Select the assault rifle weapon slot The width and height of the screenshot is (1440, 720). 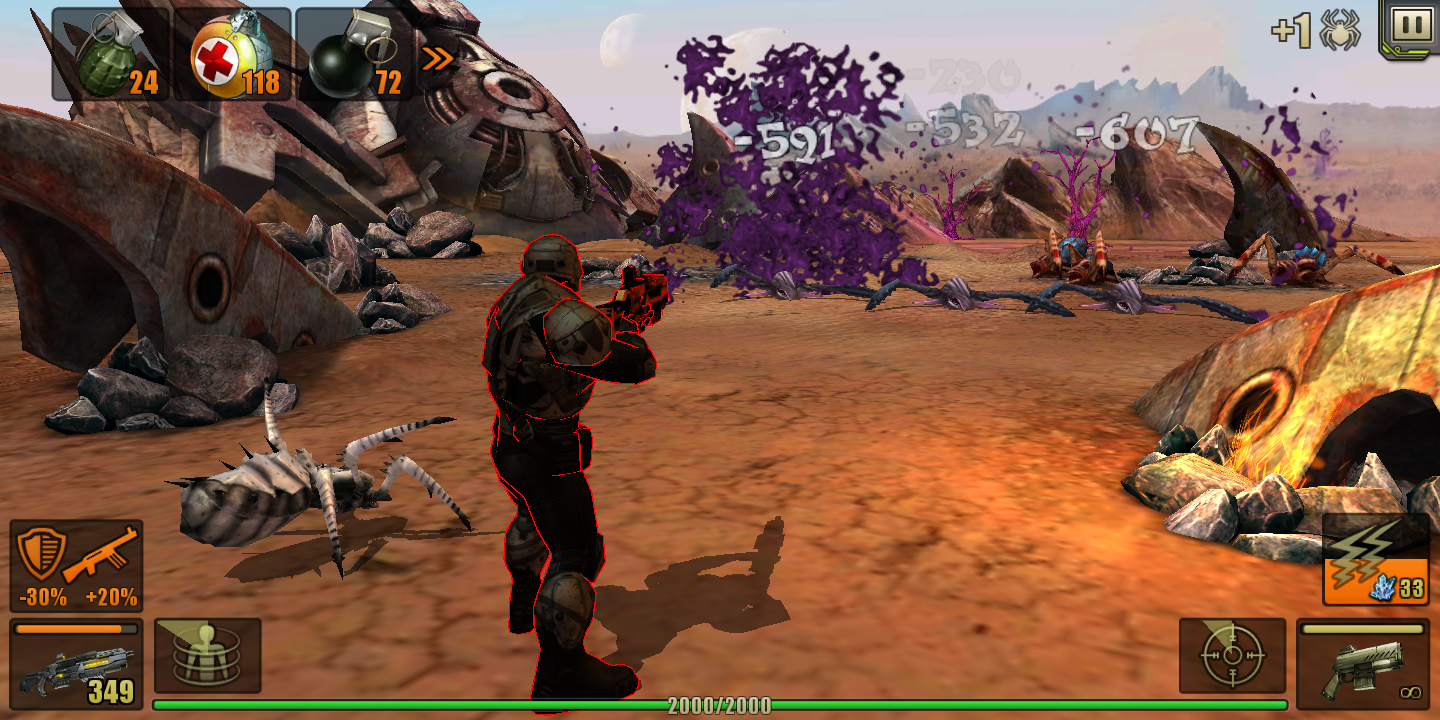[x=77, y=664]
